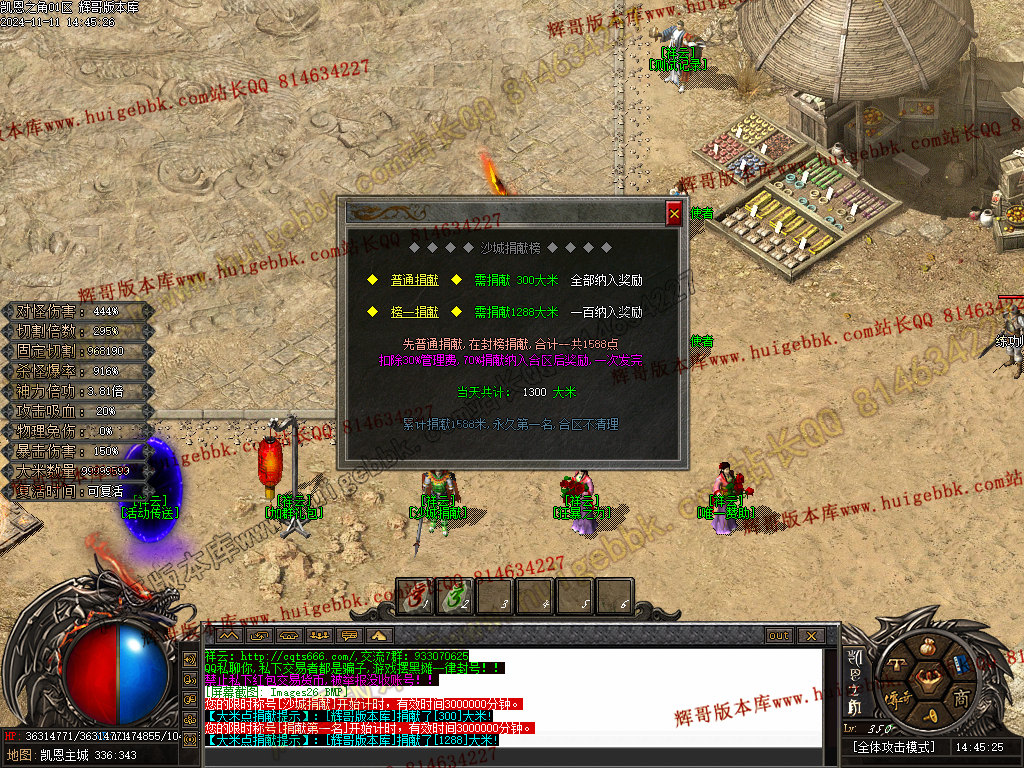The height and width of the screenshot is (768, 1024).
Task: Click the chat panel's 'out' button
Action: pyautogui.click(x=779, y=636)
